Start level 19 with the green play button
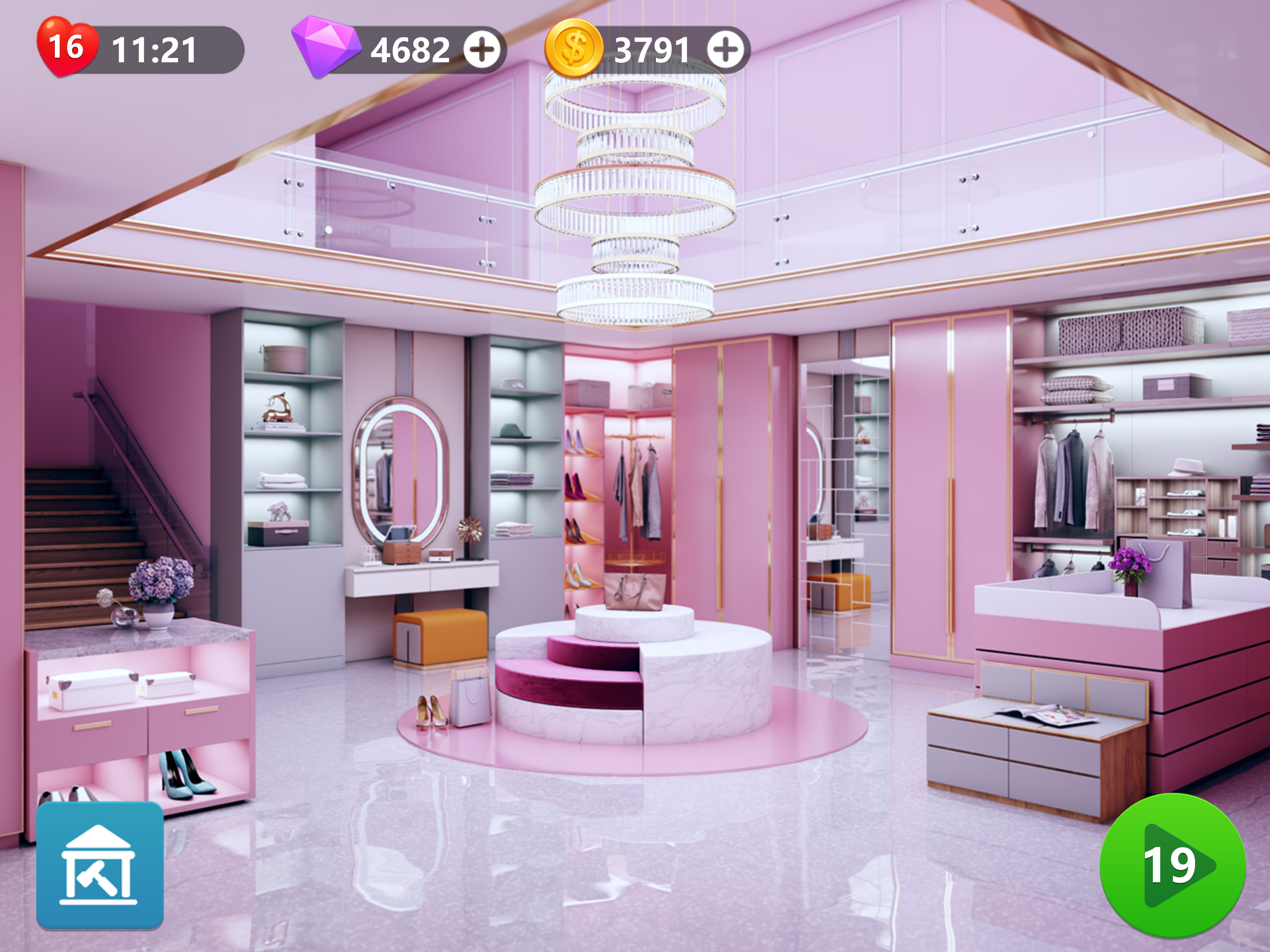 1172,865
